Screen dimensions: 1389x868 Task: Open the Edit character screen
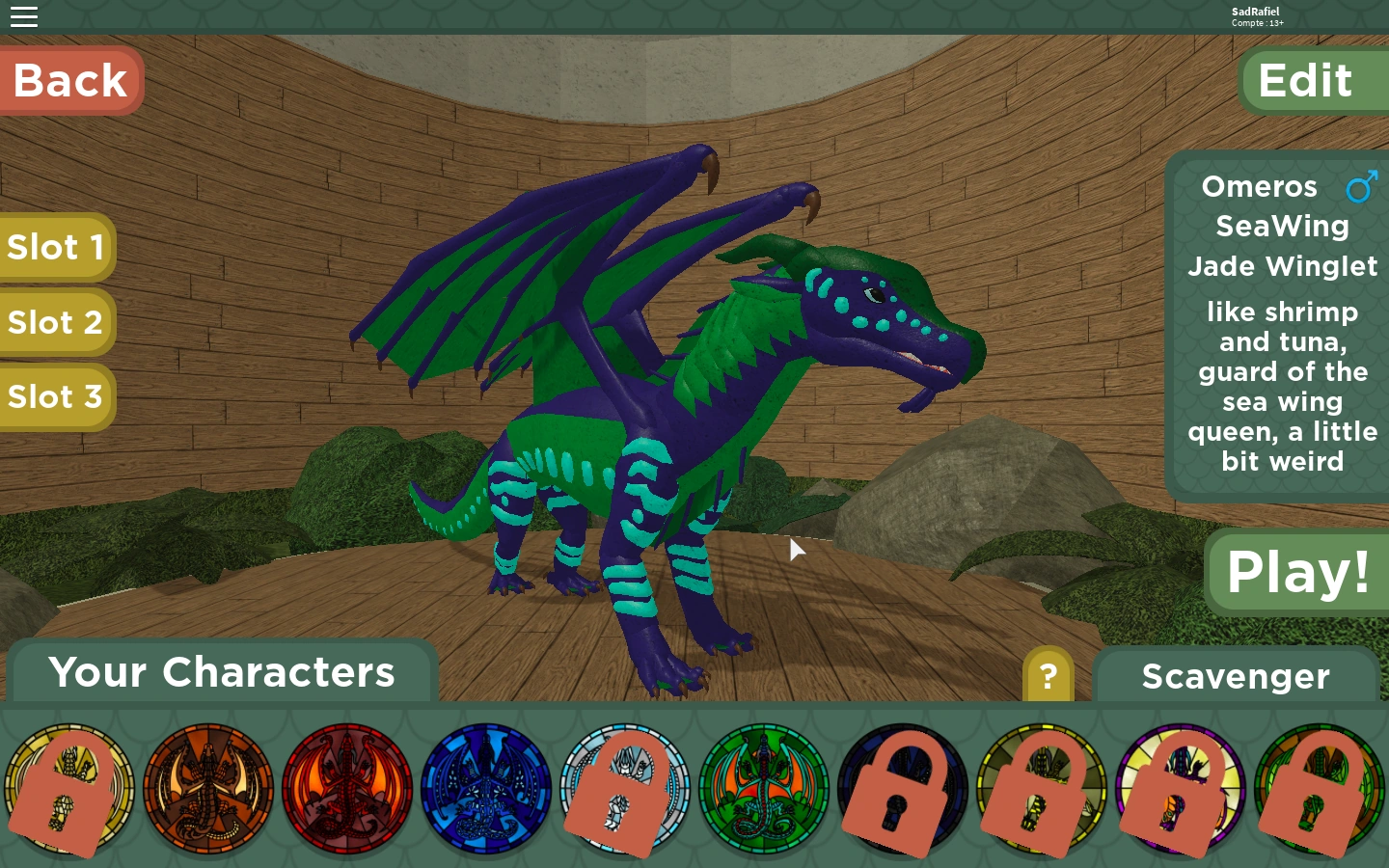tap(1306, 81)
